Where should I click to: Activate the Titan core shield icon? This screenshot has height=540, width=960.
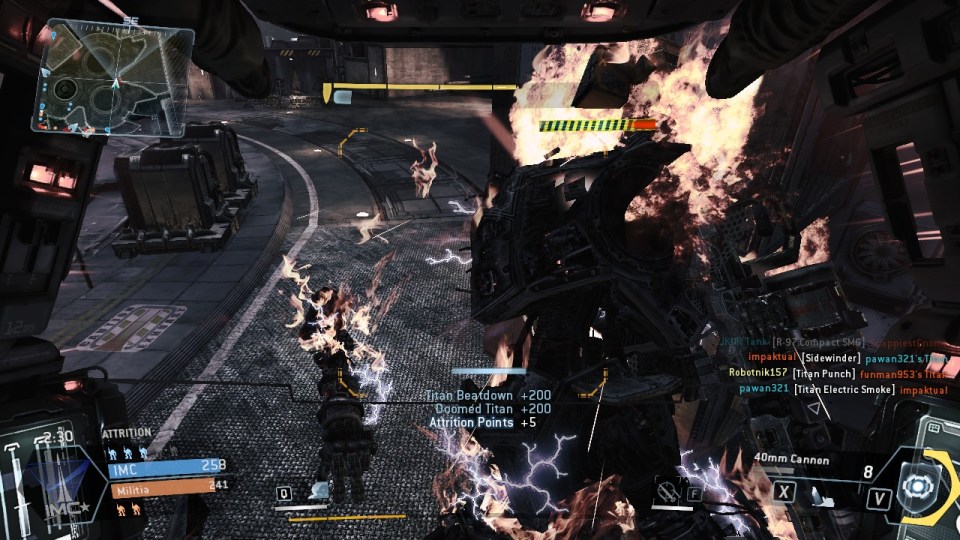pyautogui.click(x=915, y=484)
